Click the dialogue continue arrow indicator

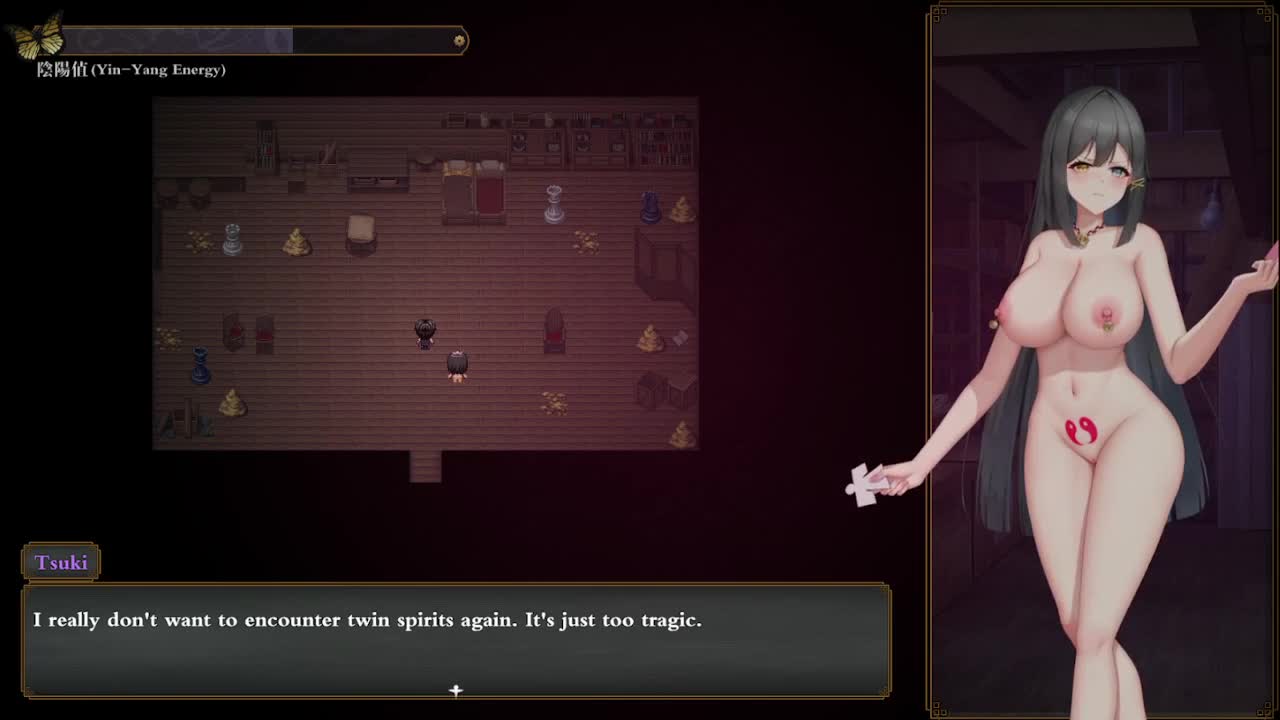456,690
